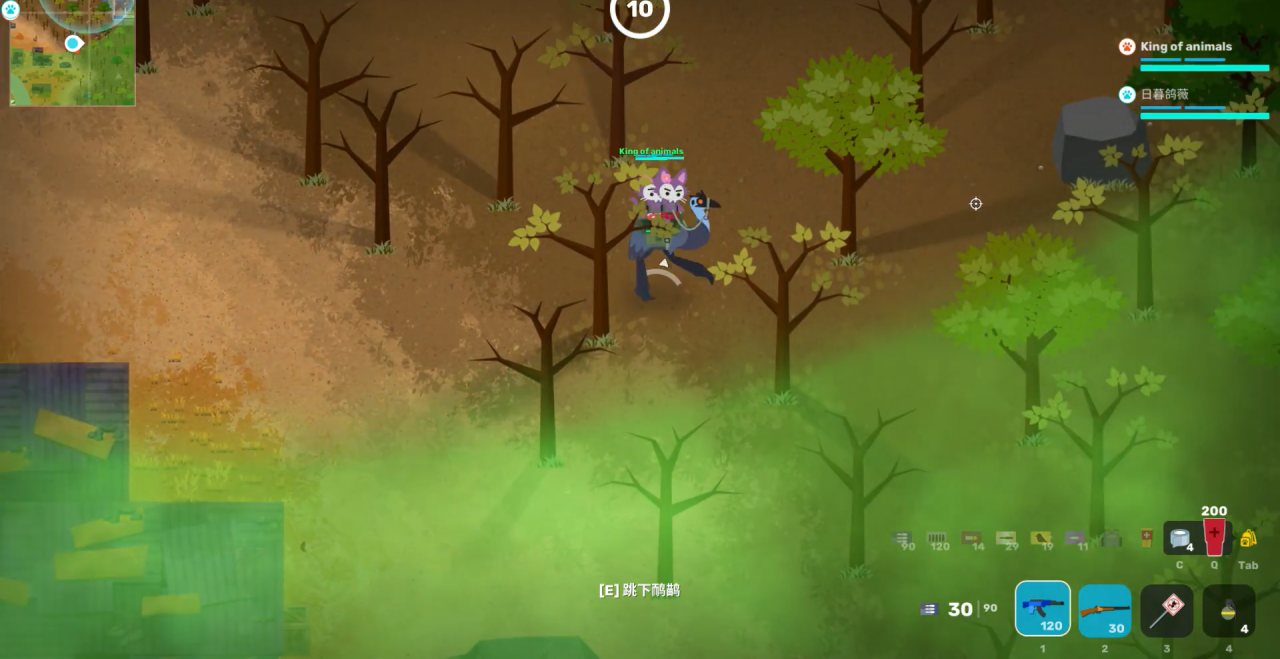Drink the red health juice cup
This screenshot has width=1280, height=659.
point(1214,537)
